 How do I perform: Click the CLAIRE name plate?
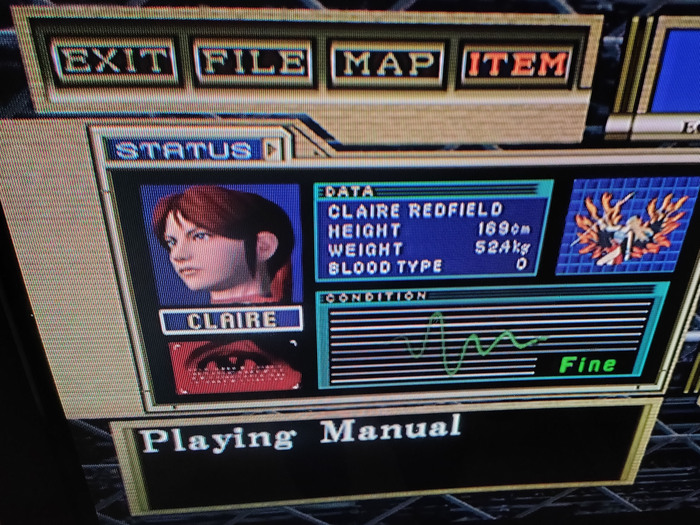[x=231, y=320]
